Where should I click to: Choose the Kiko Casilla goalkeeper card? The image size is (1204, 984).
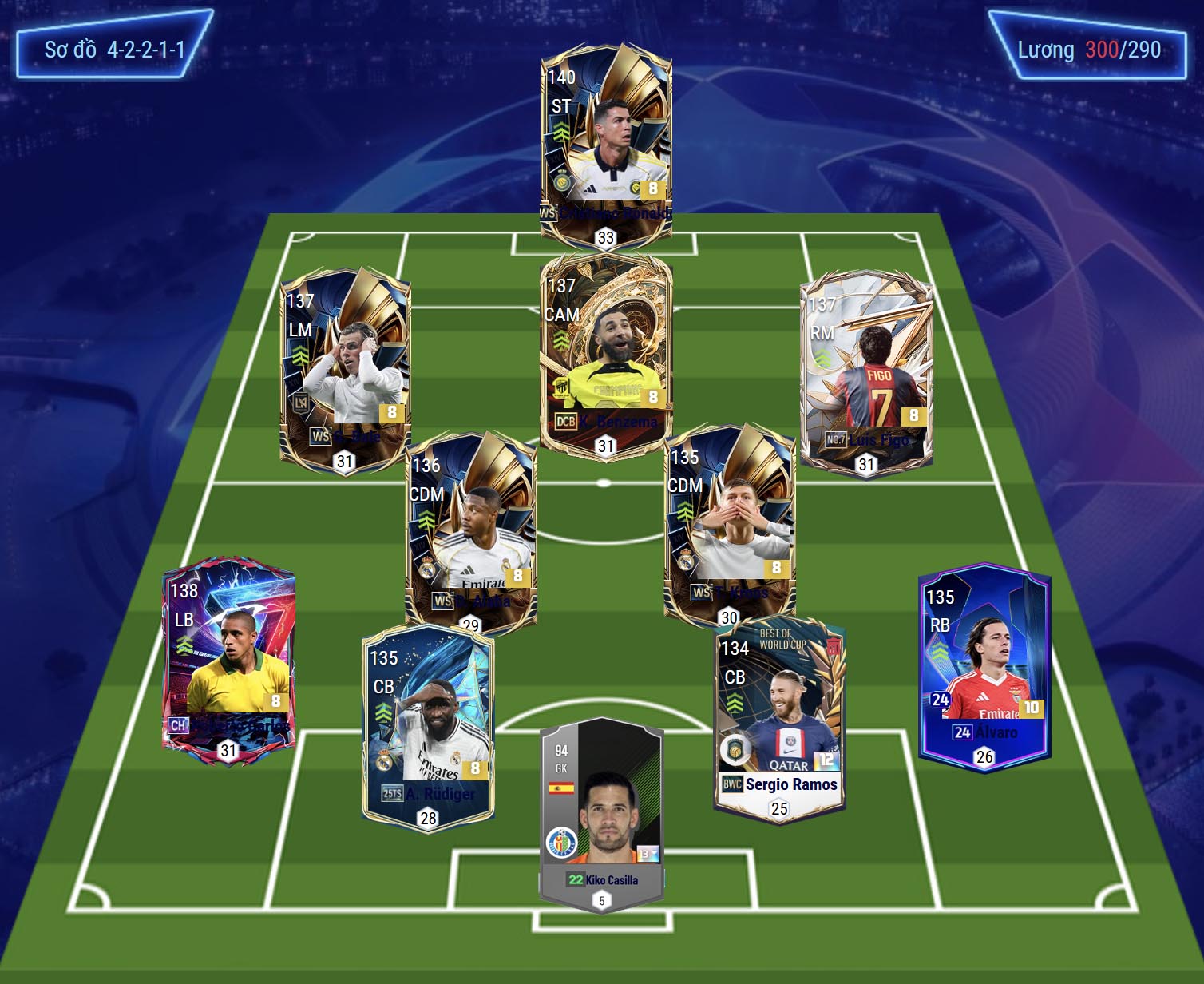(601, 815)
